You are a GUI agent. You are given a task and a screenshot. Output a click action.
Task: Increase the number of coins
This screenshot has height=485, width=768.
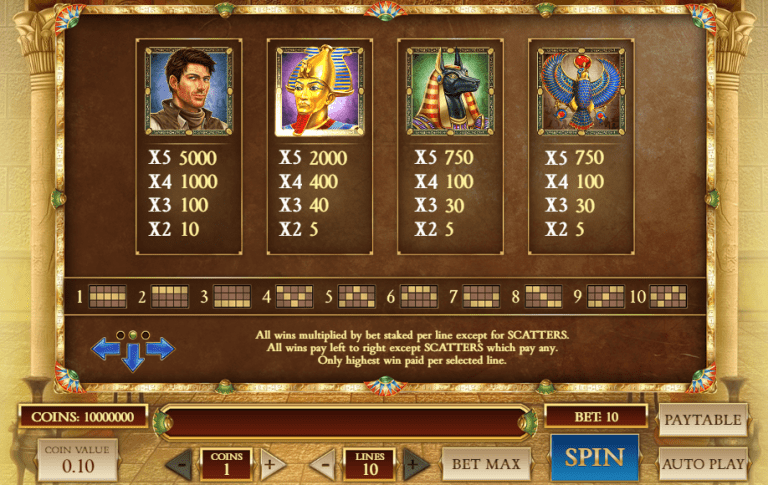pos(271,465)
